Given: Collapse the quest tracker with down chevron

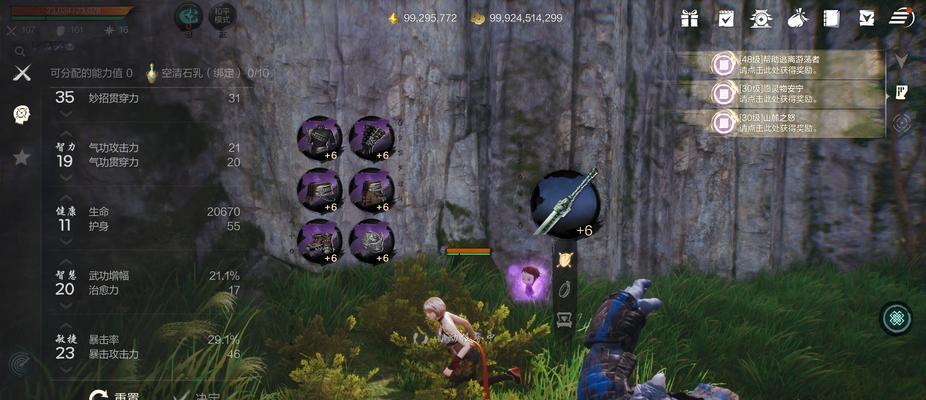Looking at the screenshot, I should [901, 61].
